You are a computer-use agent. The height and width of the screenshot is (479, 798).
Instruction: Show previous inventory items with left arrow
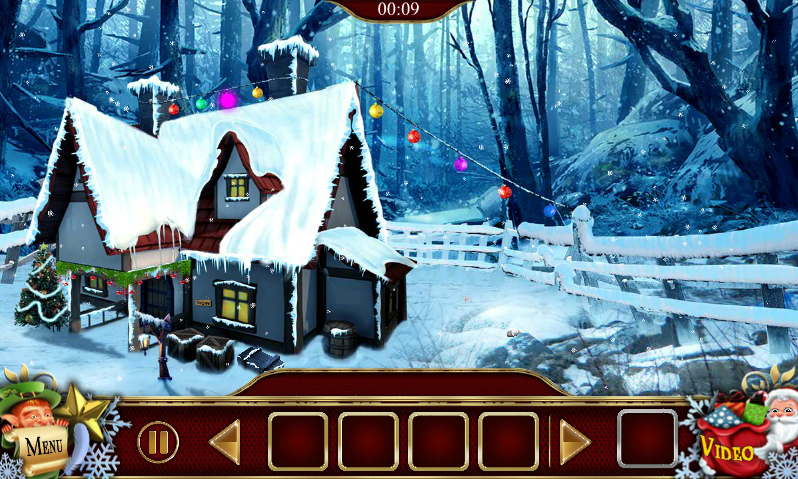225,441
